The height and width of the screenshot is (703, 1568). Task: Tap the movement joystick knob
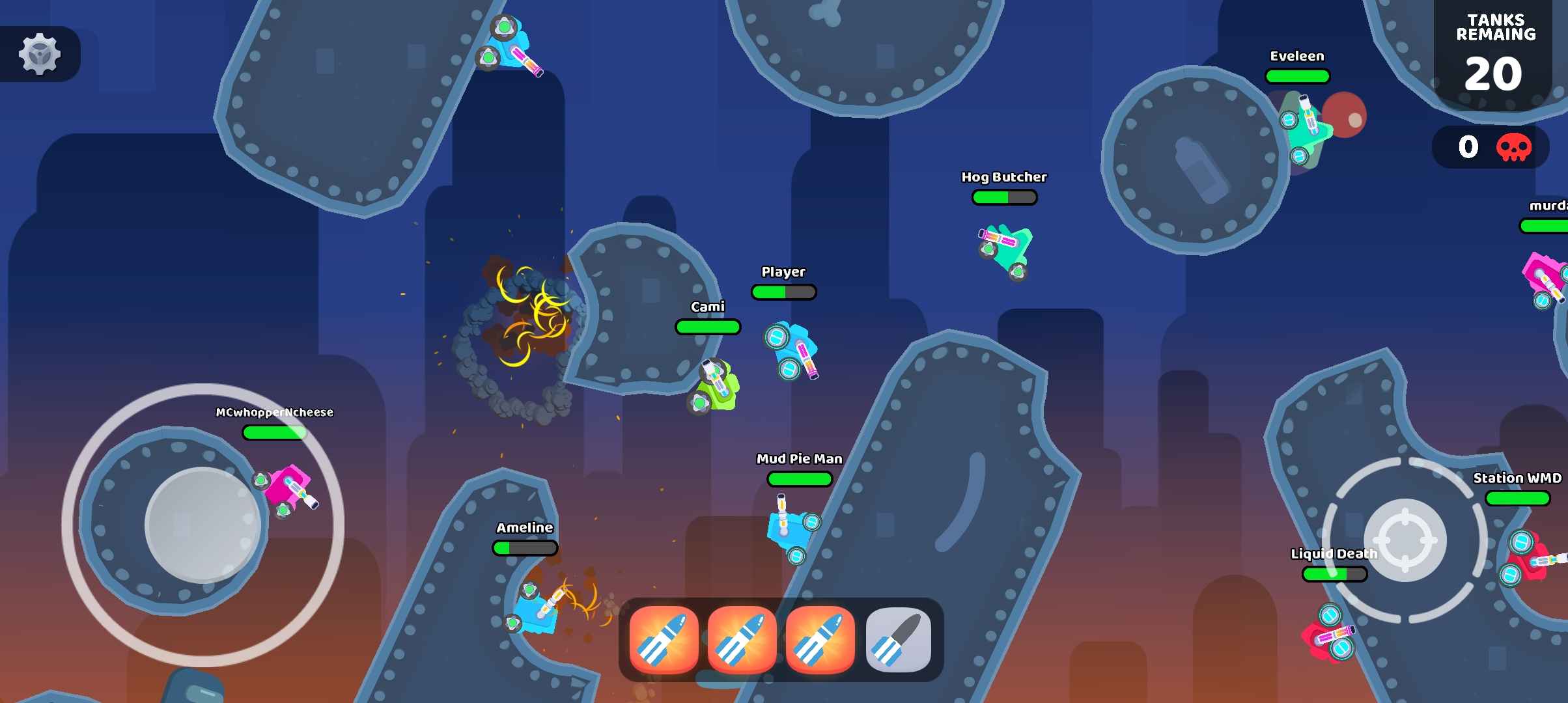pos(203,525)
